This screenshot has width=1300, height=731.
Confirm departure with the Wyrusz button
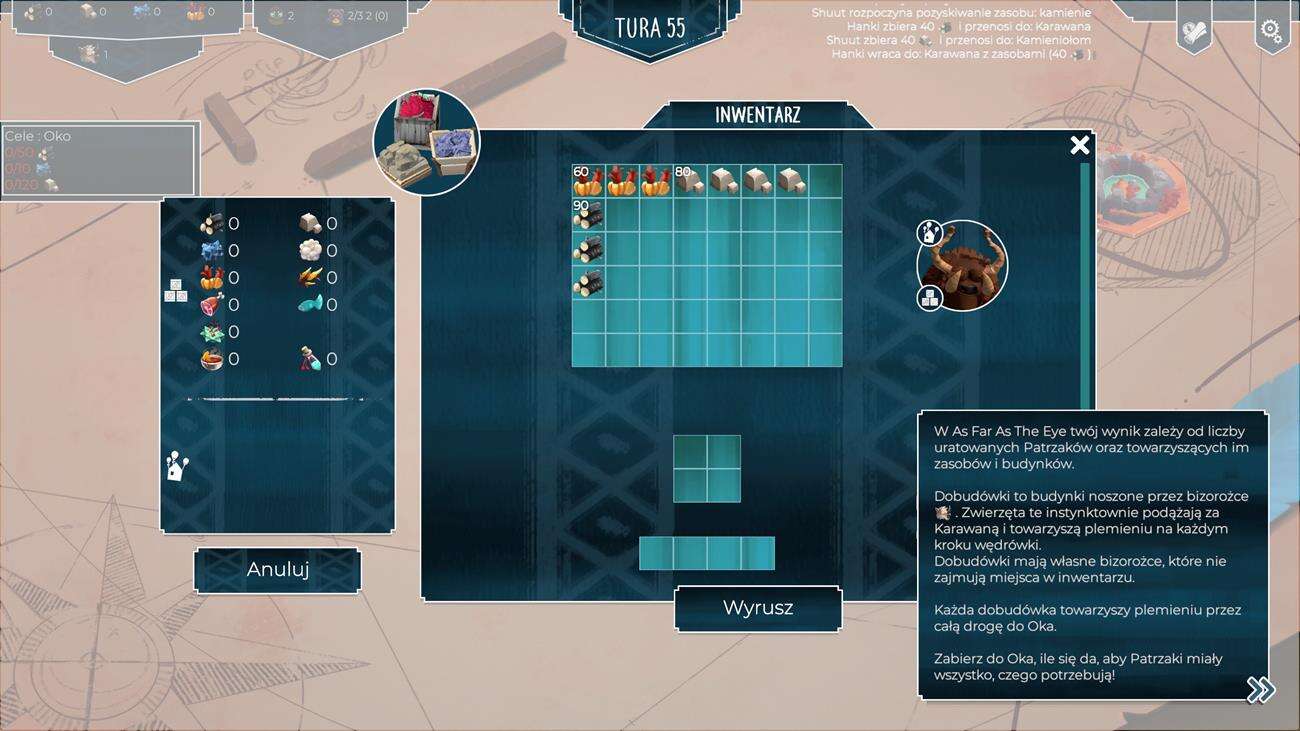[758, 608]
